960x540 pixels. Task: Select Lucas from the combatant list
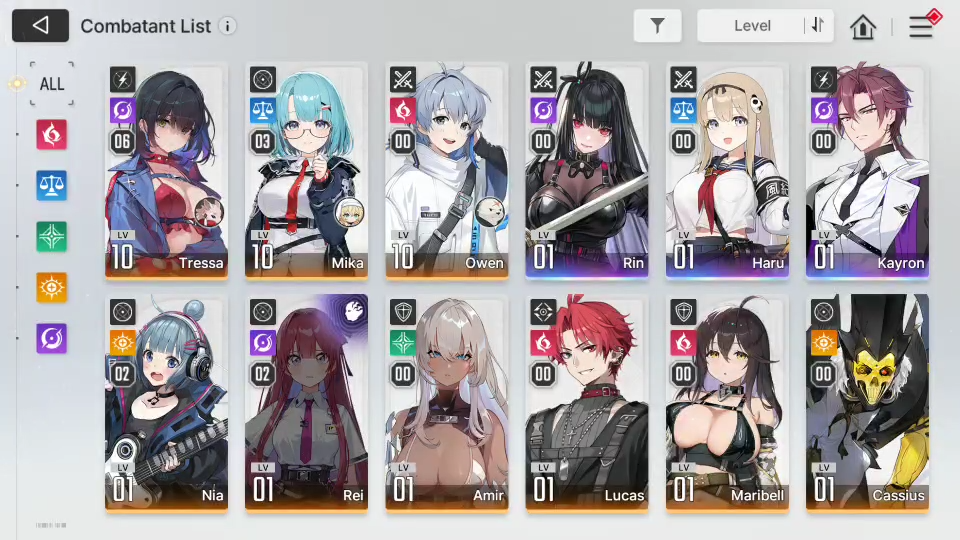click(586, 403)
